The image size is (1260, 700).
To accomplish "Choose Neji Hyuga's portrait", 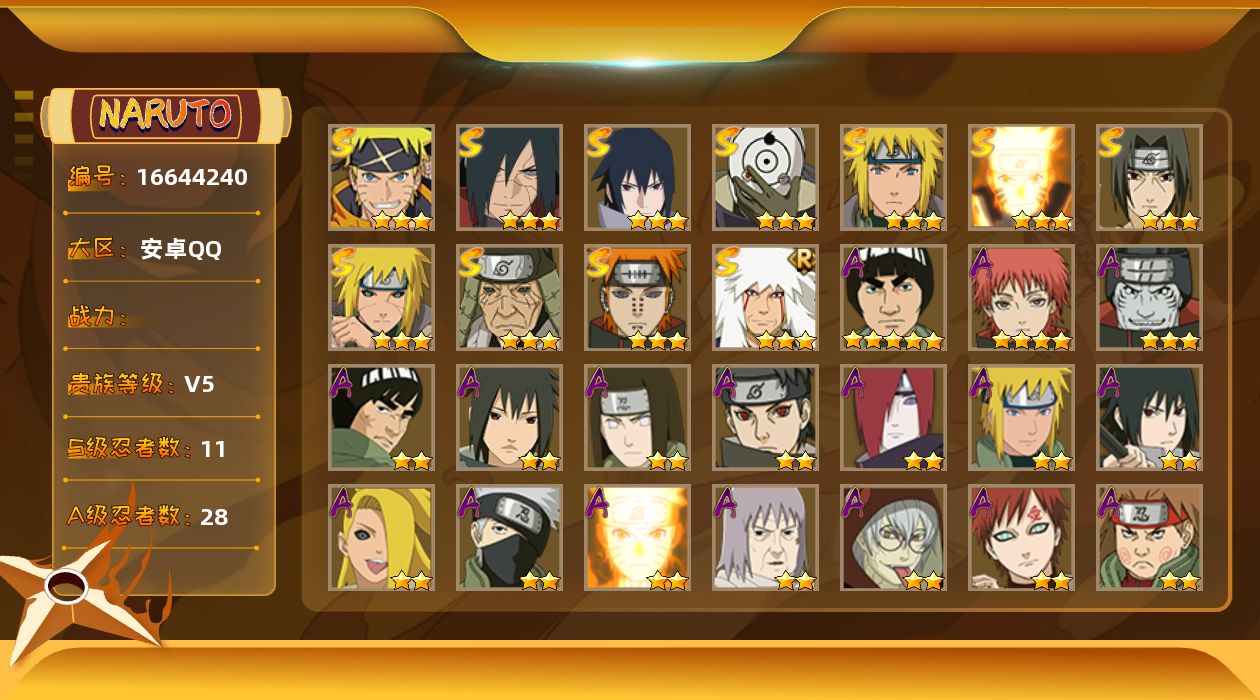I will click(x=637, y=417).
